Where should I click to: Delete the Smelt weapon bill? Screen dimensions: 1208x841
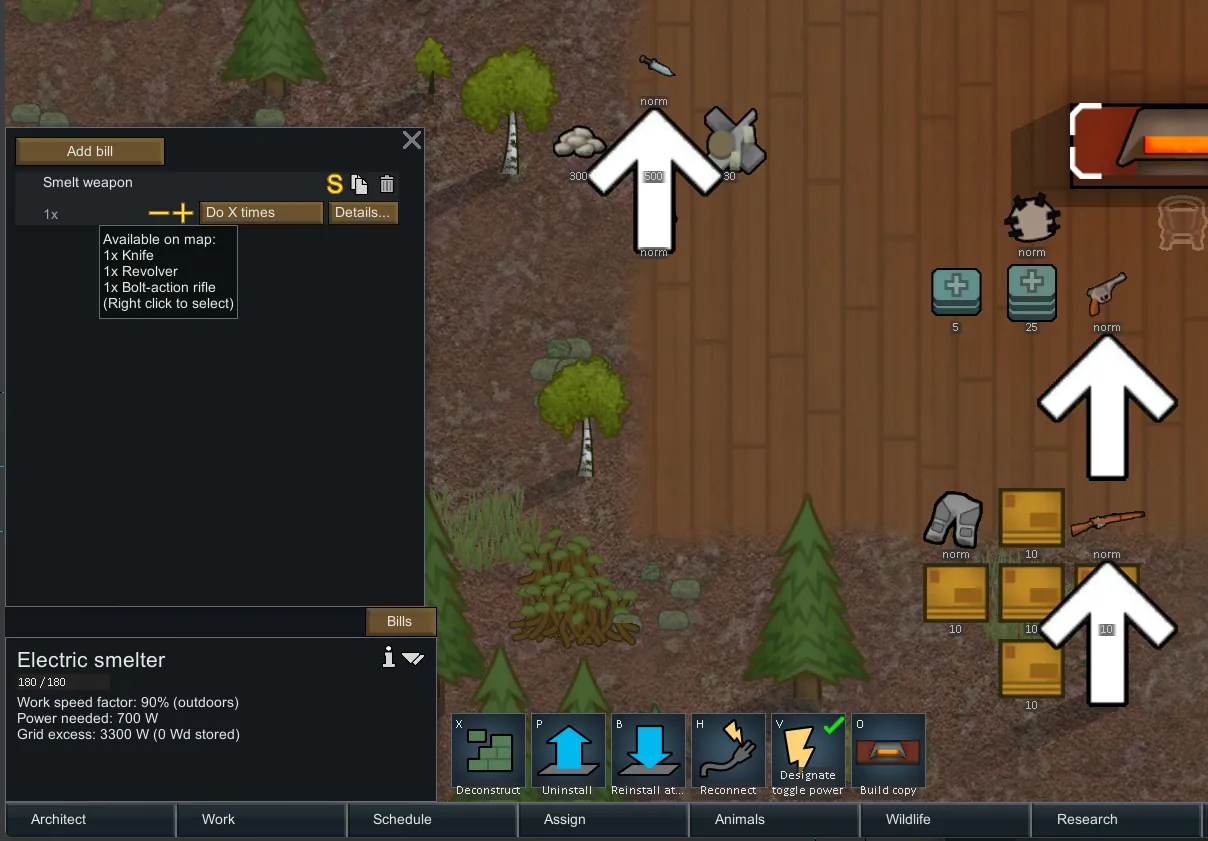coord(387,184)
